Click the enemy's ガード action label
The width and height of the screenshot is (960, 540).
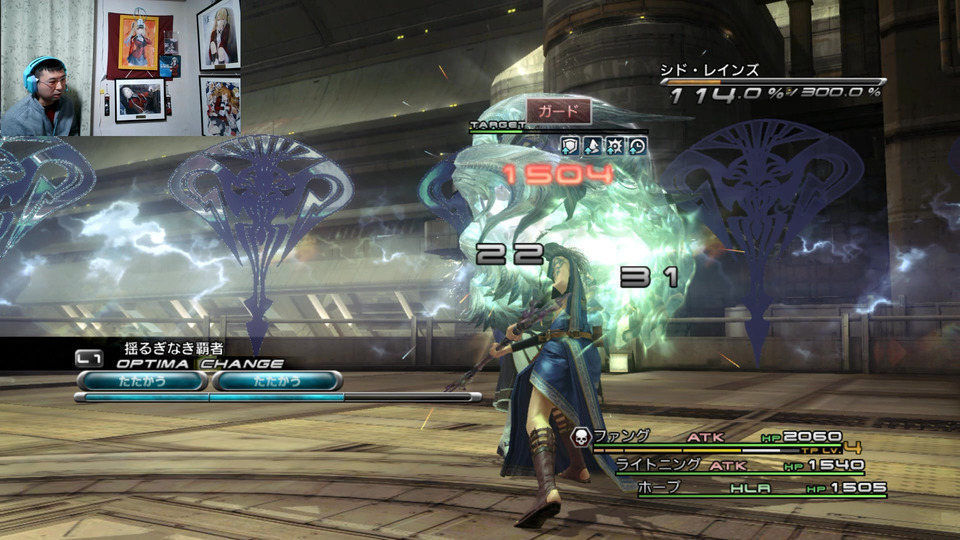tap(558, 109)
